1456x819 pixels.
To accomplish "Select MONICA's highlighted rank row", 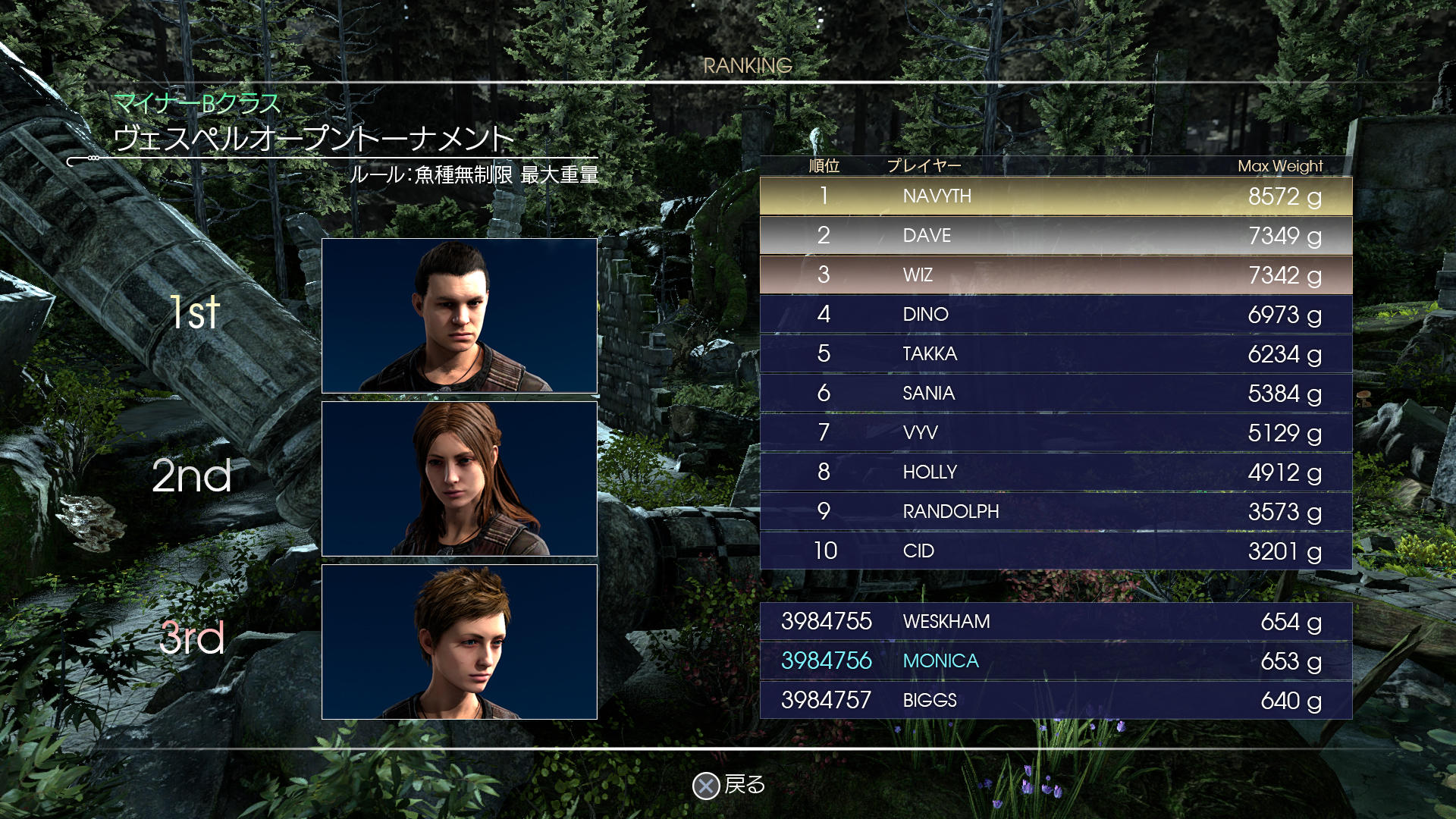I will (1054, 661).
